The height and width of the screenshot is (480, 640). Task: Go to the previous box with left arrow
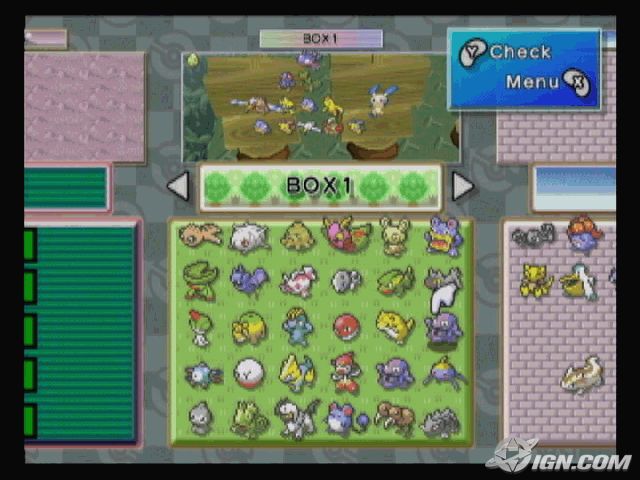[x=178, y=187]
